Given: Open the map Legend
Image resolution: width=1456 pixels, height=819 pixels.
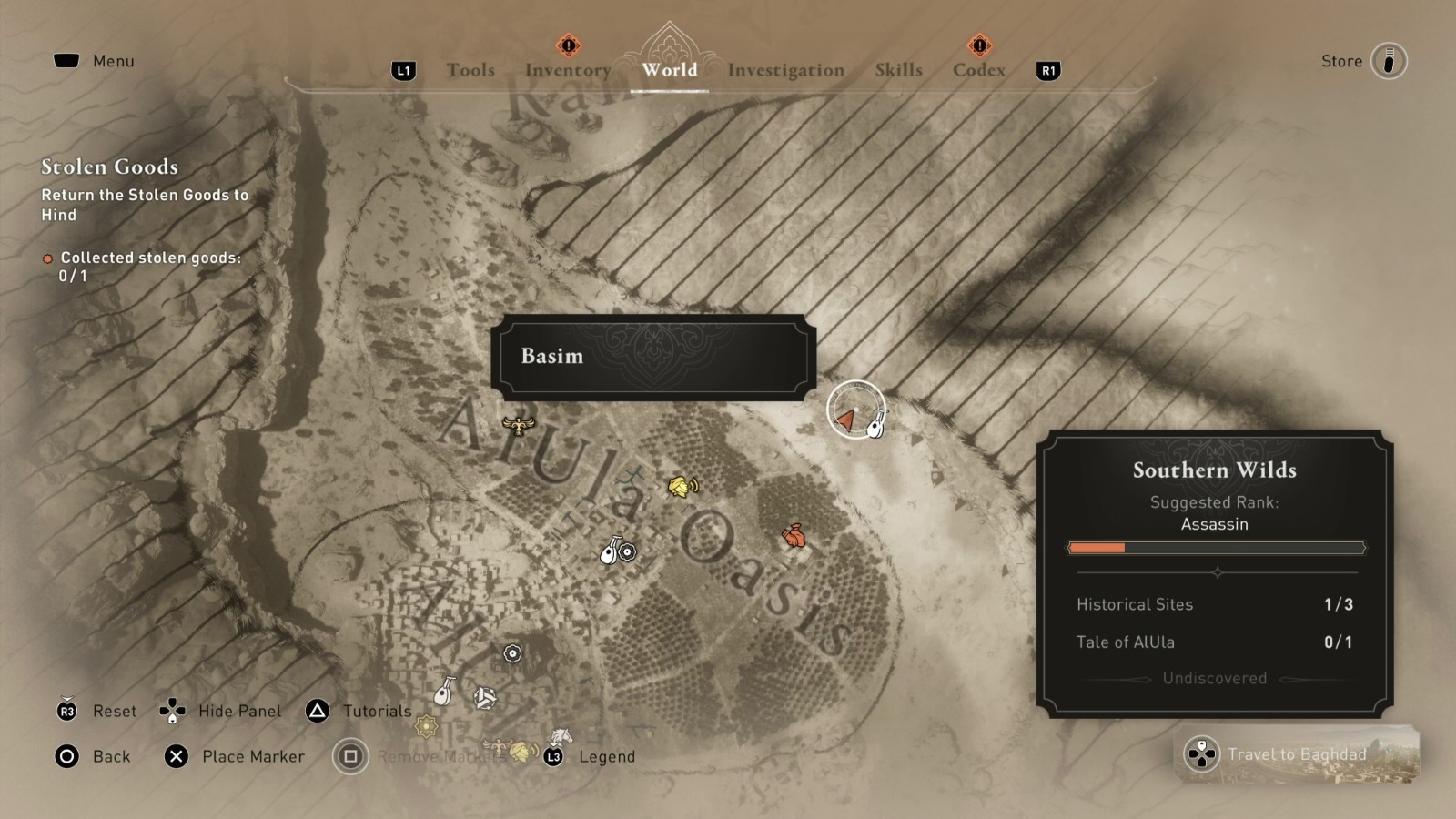Looking at the screenshot, I should click(606, 756).
